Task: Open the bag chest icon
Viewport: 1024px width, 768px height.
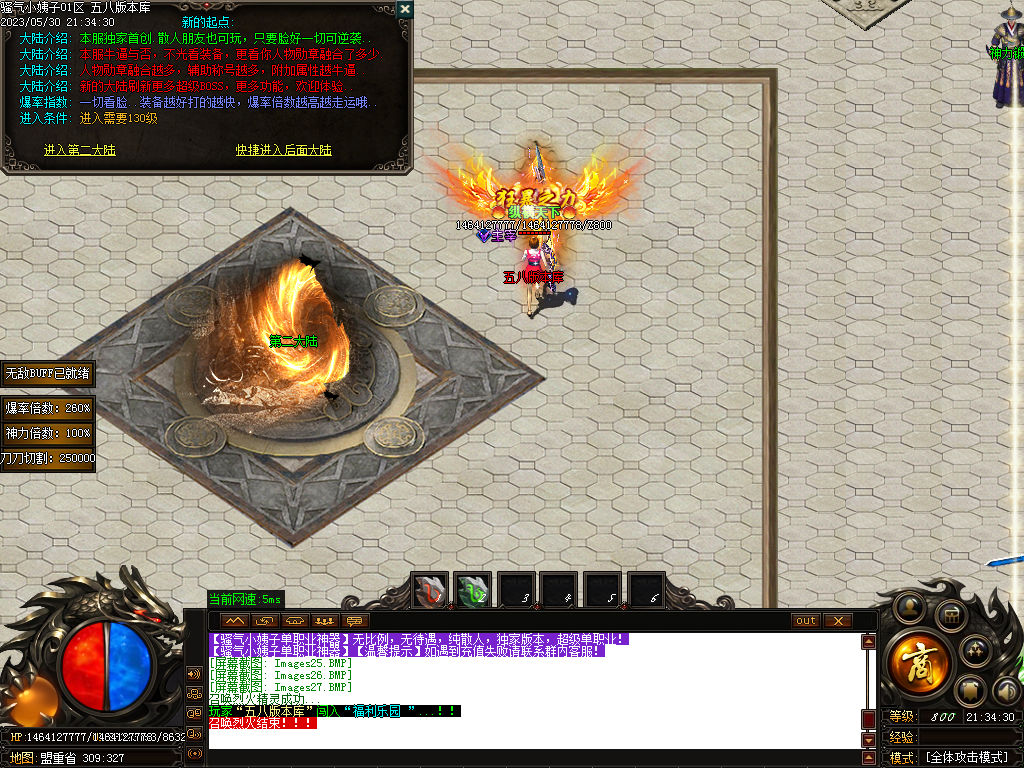Action: (950, 615)
